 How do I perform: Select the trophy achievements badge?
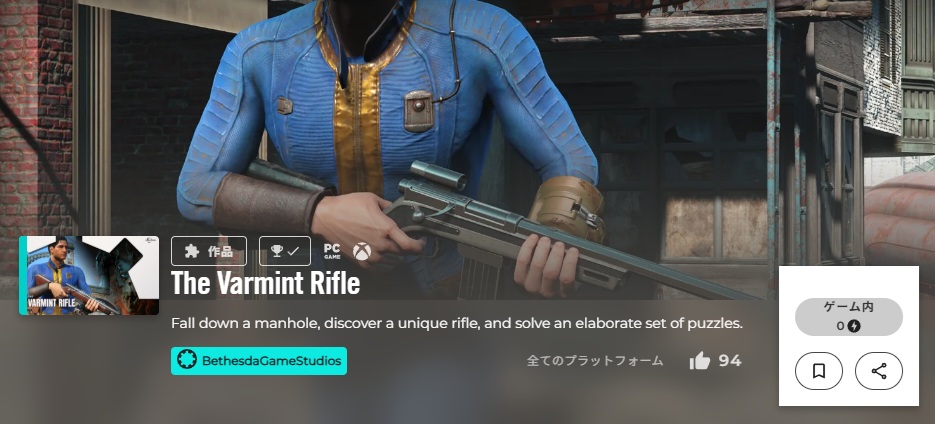coord(284,251)
